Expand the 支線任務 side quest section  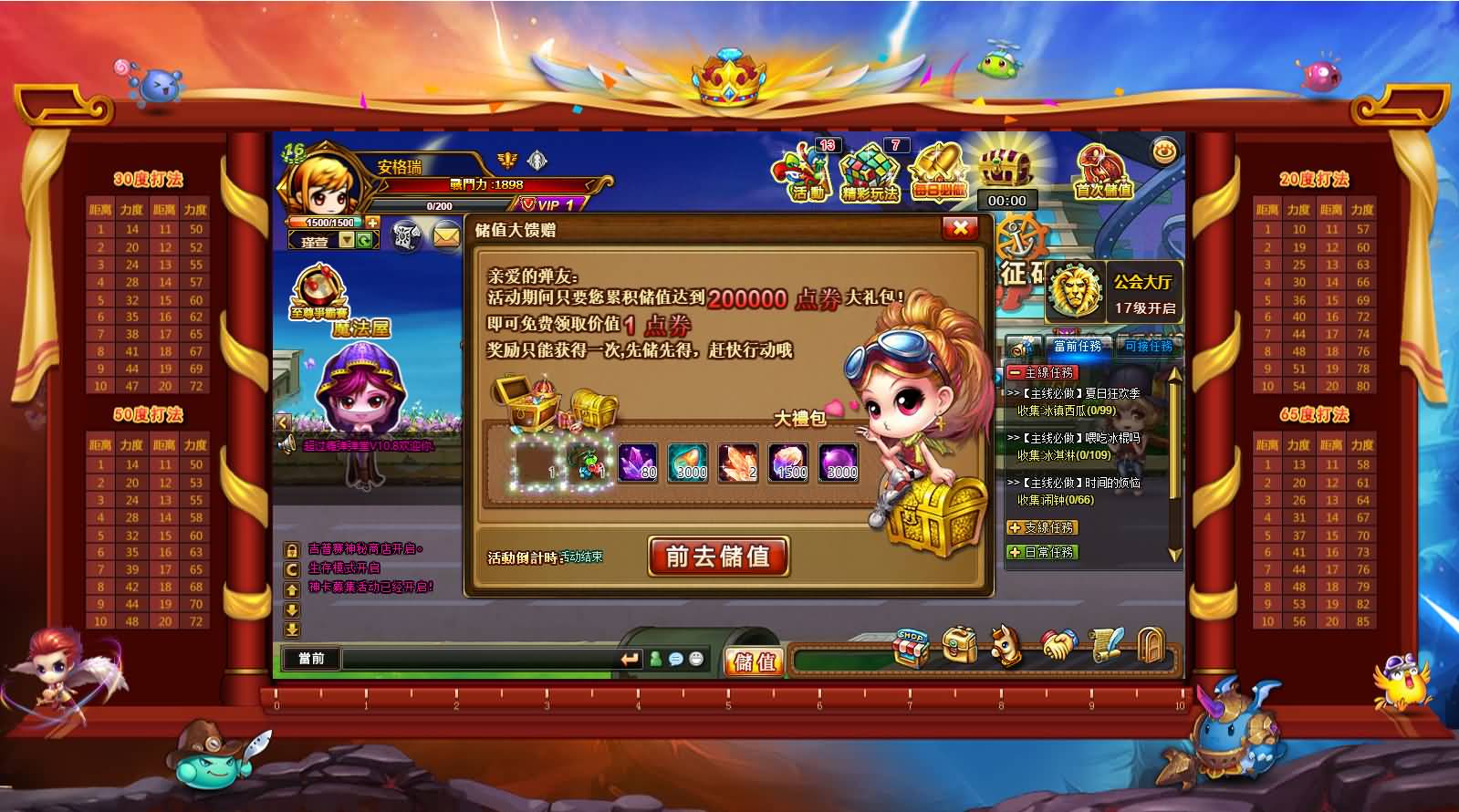tap(1042, 526)
